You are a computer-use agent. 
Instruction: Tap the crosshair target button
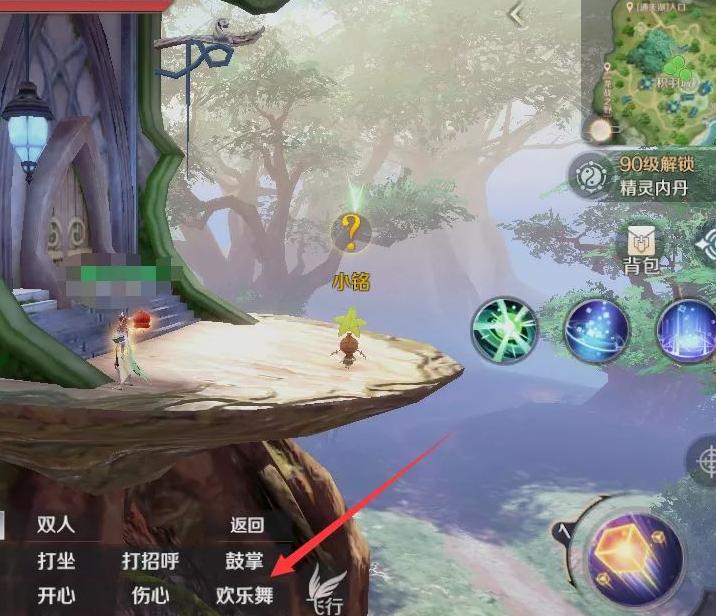point(705,461)
